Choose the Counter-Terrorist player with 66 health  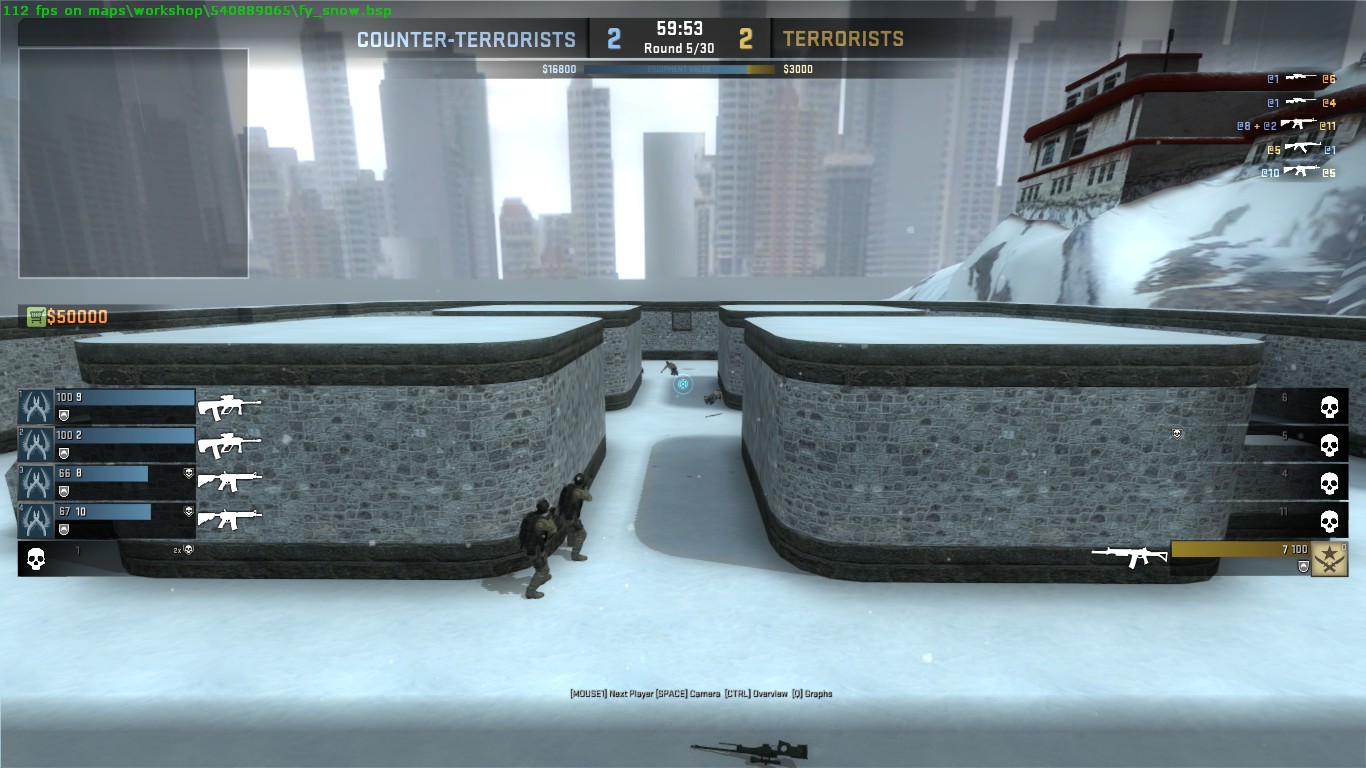click(x=107, y=482)
